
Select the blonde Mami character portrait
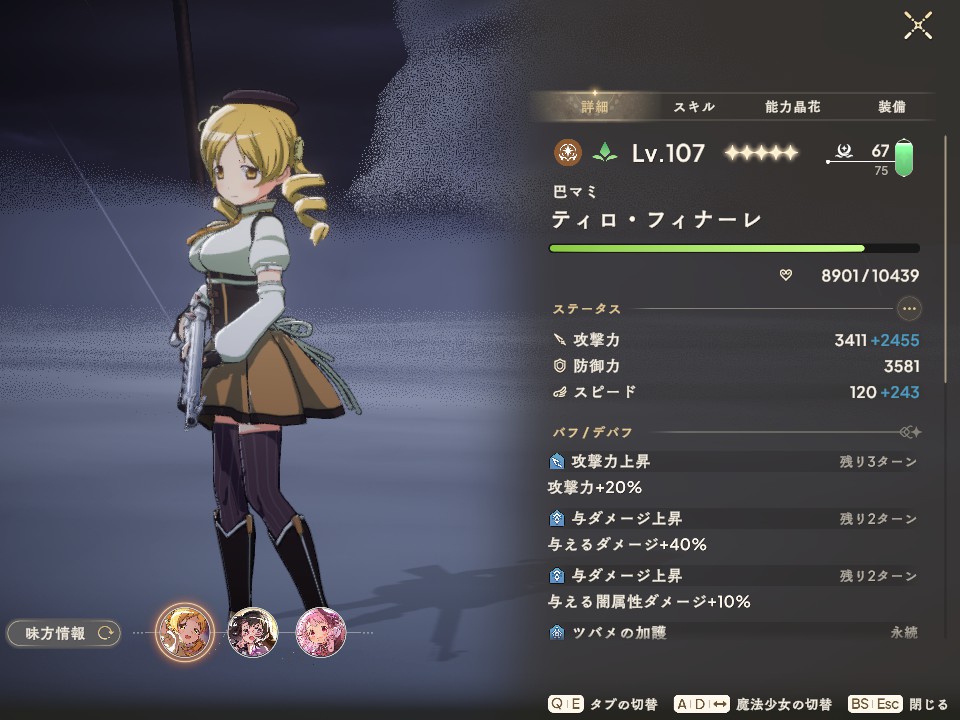coord(185,633)
